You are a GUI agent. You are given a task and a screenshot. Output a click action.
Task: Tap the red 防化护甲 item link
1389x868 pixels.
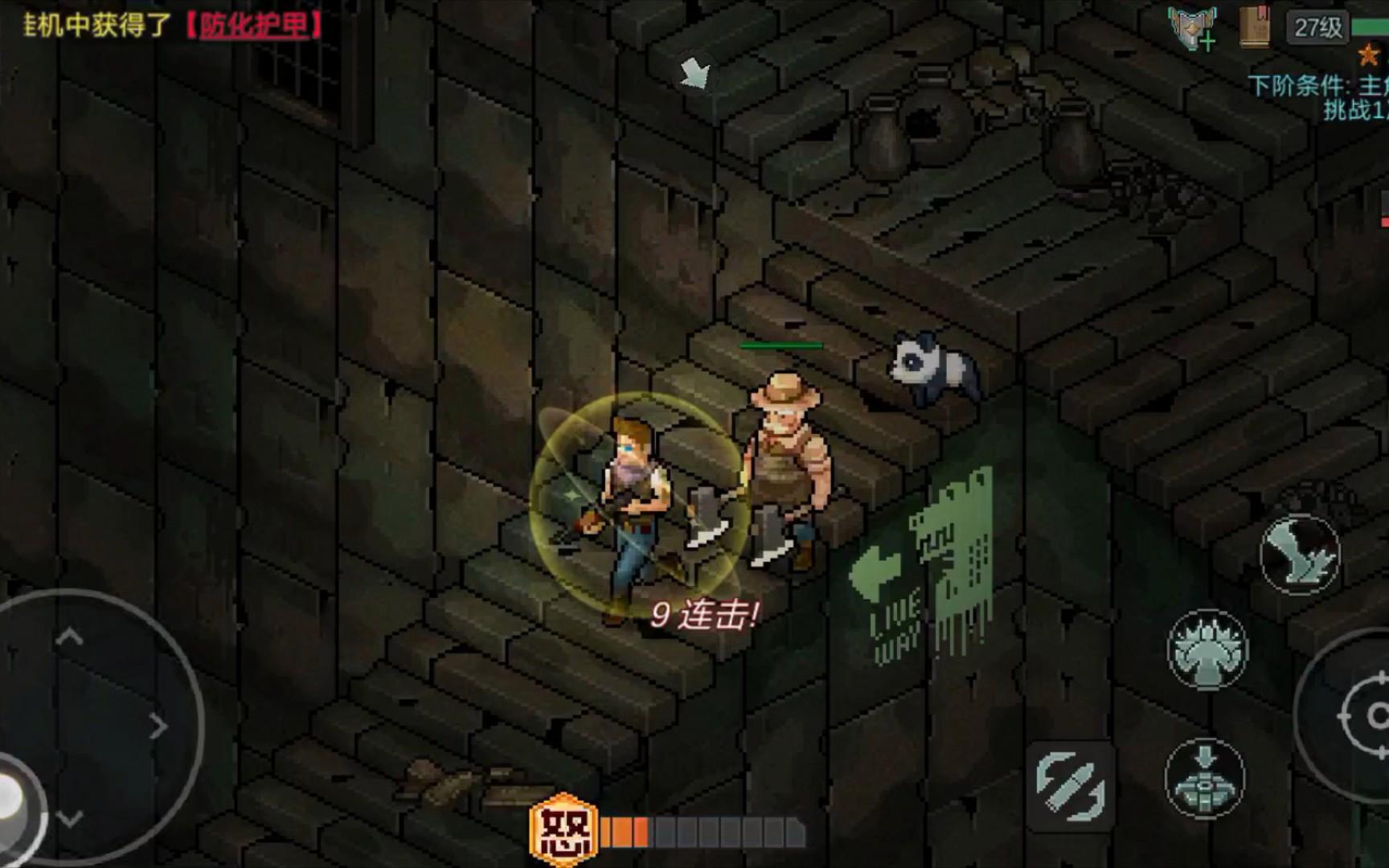click(254, 26)
